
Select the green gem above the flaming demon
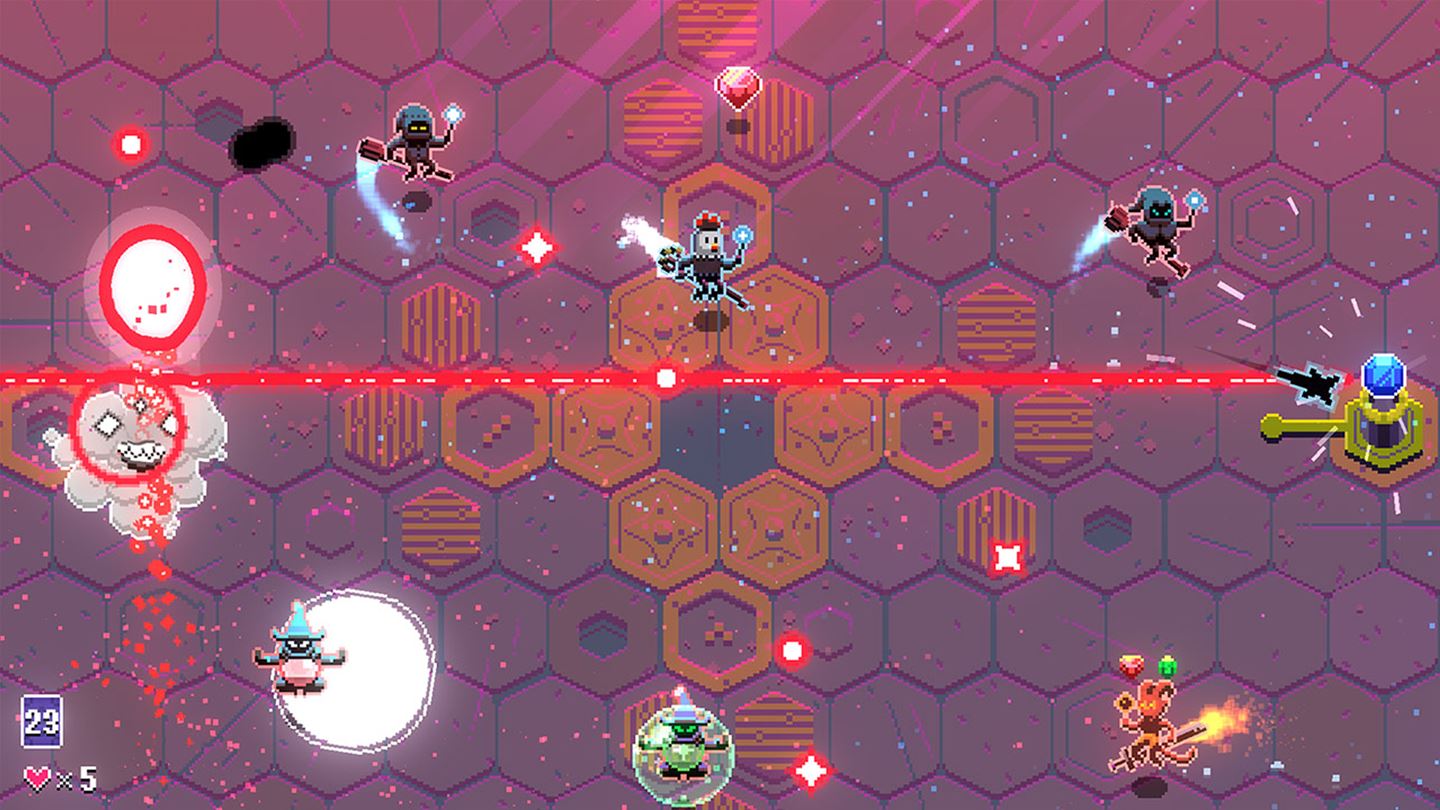point(1167,665)
